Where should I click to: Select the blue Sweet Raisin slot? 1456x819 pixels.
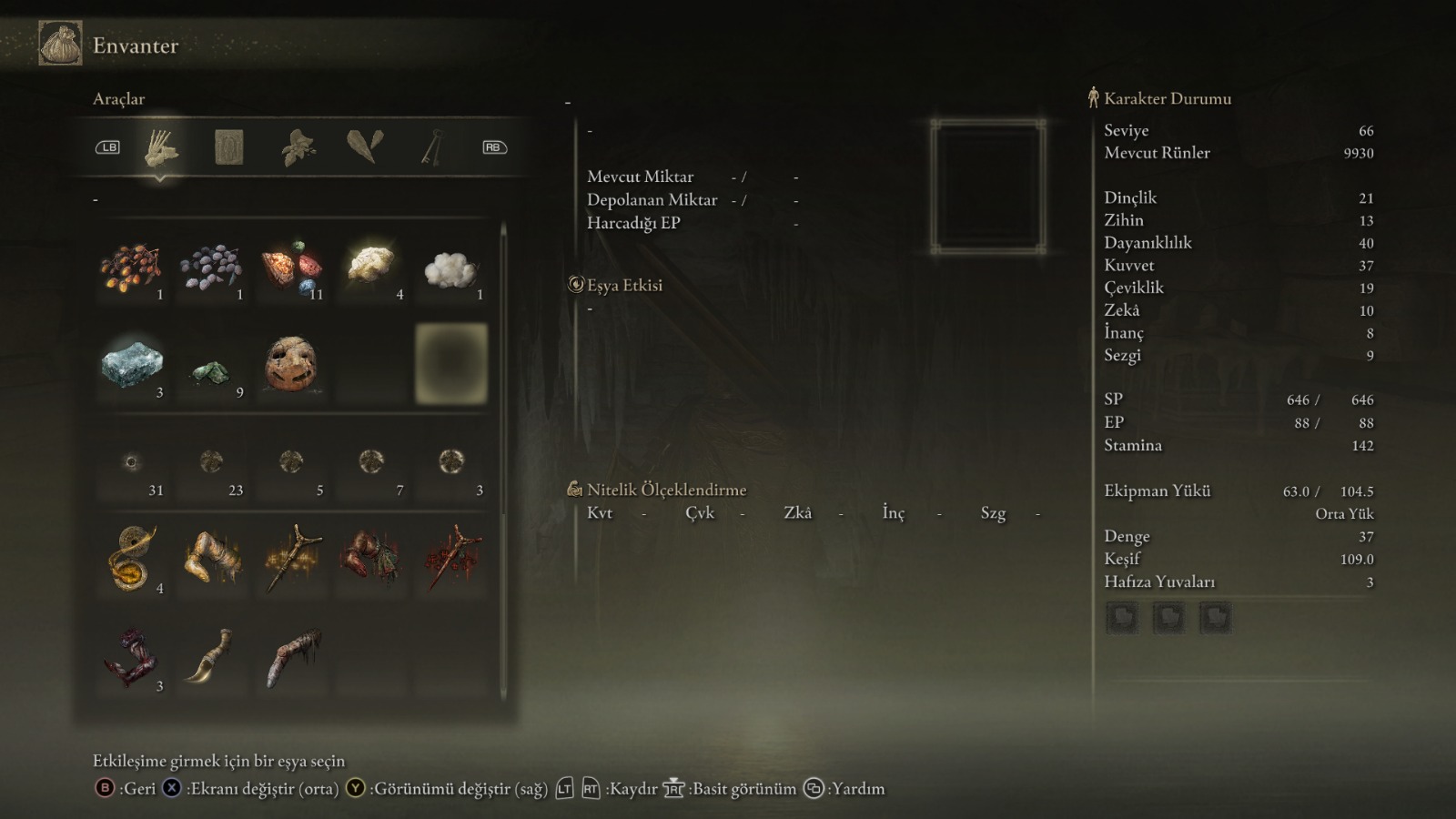point(211,268)
